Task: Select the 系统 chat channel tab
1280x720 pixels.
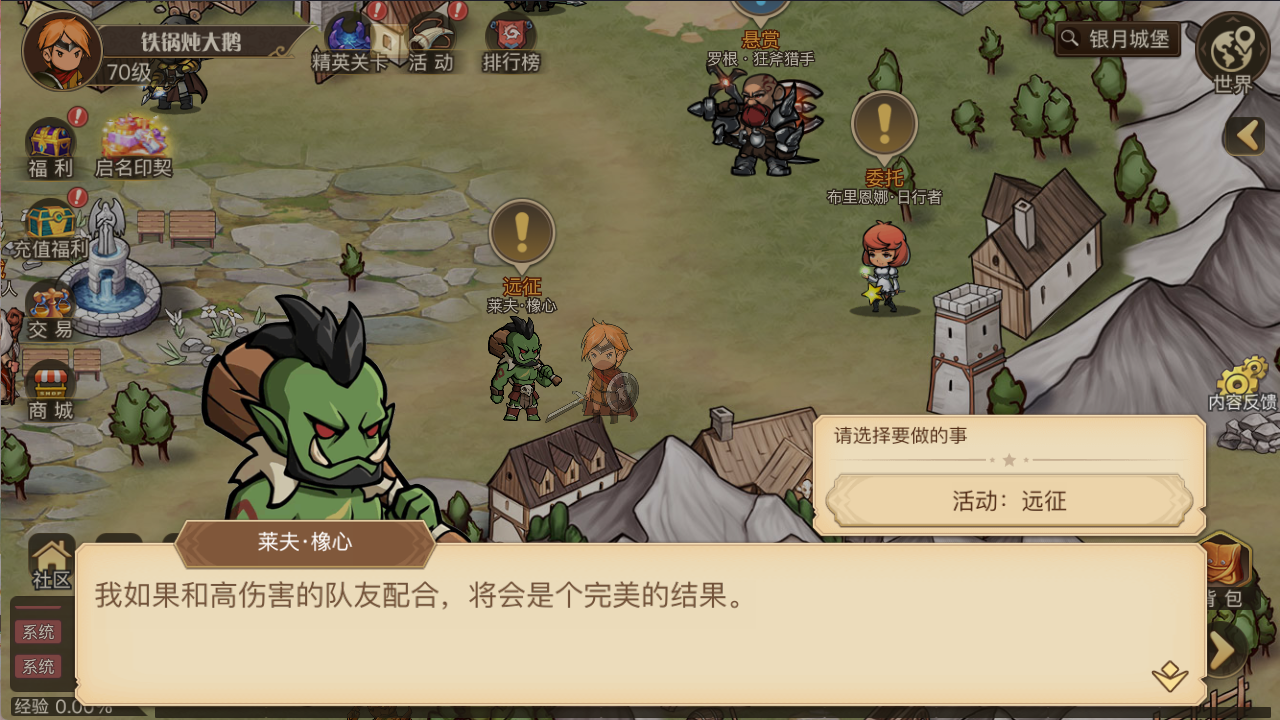Action: [x=40, y=631]
